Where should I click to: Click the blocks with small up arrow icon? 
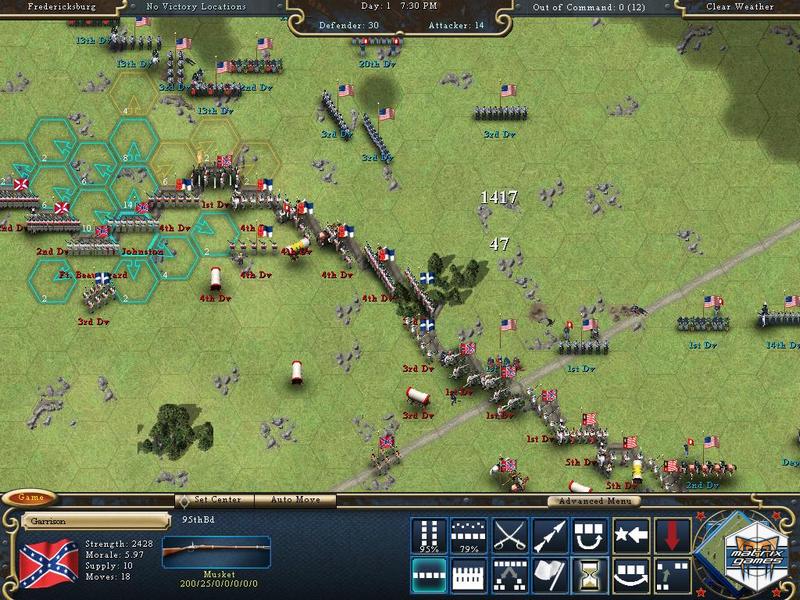point(673,575)
